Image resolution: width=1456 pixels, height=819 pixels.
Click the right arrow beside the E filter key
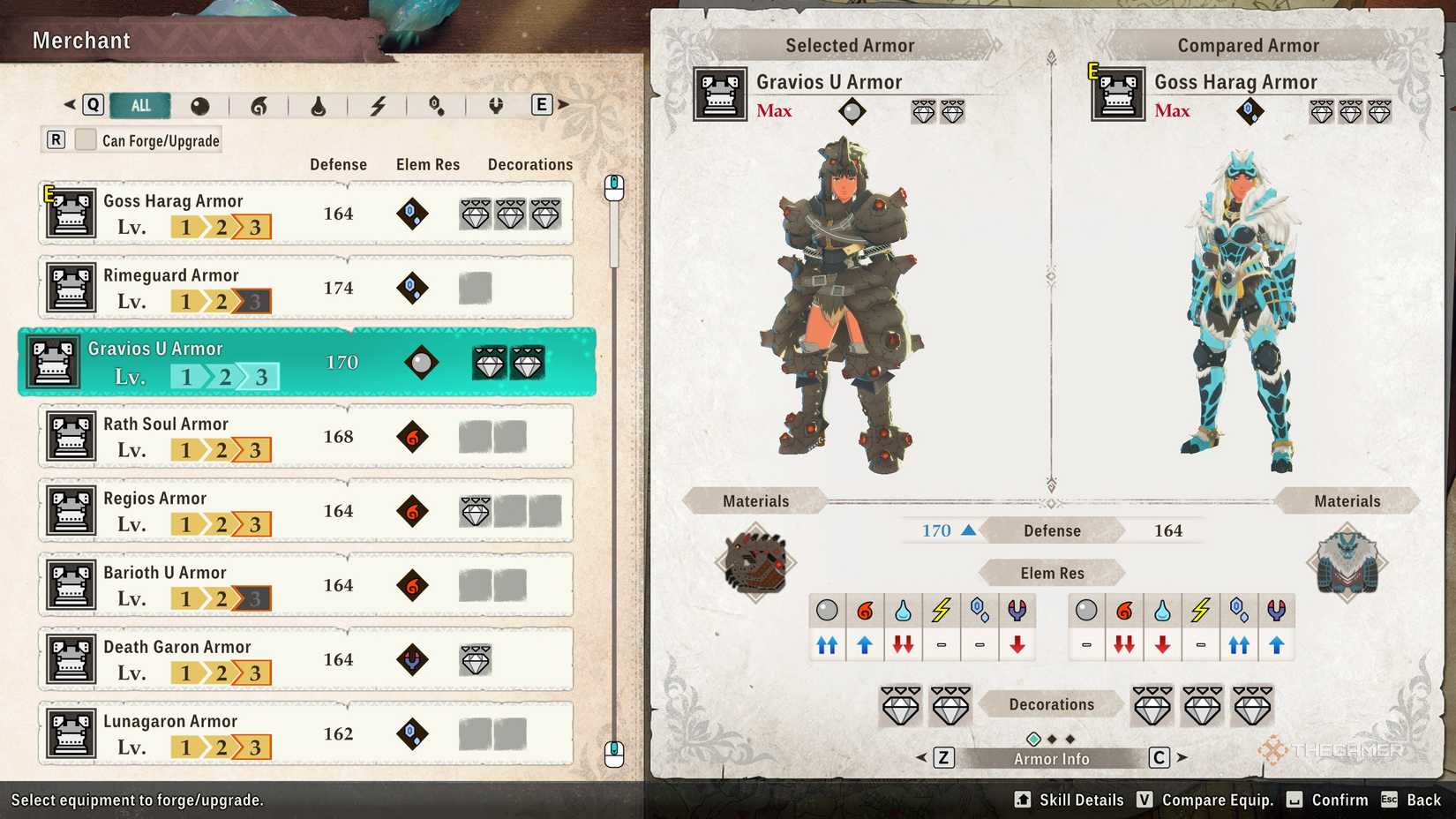pyautogui.click(x=562, y=103)
